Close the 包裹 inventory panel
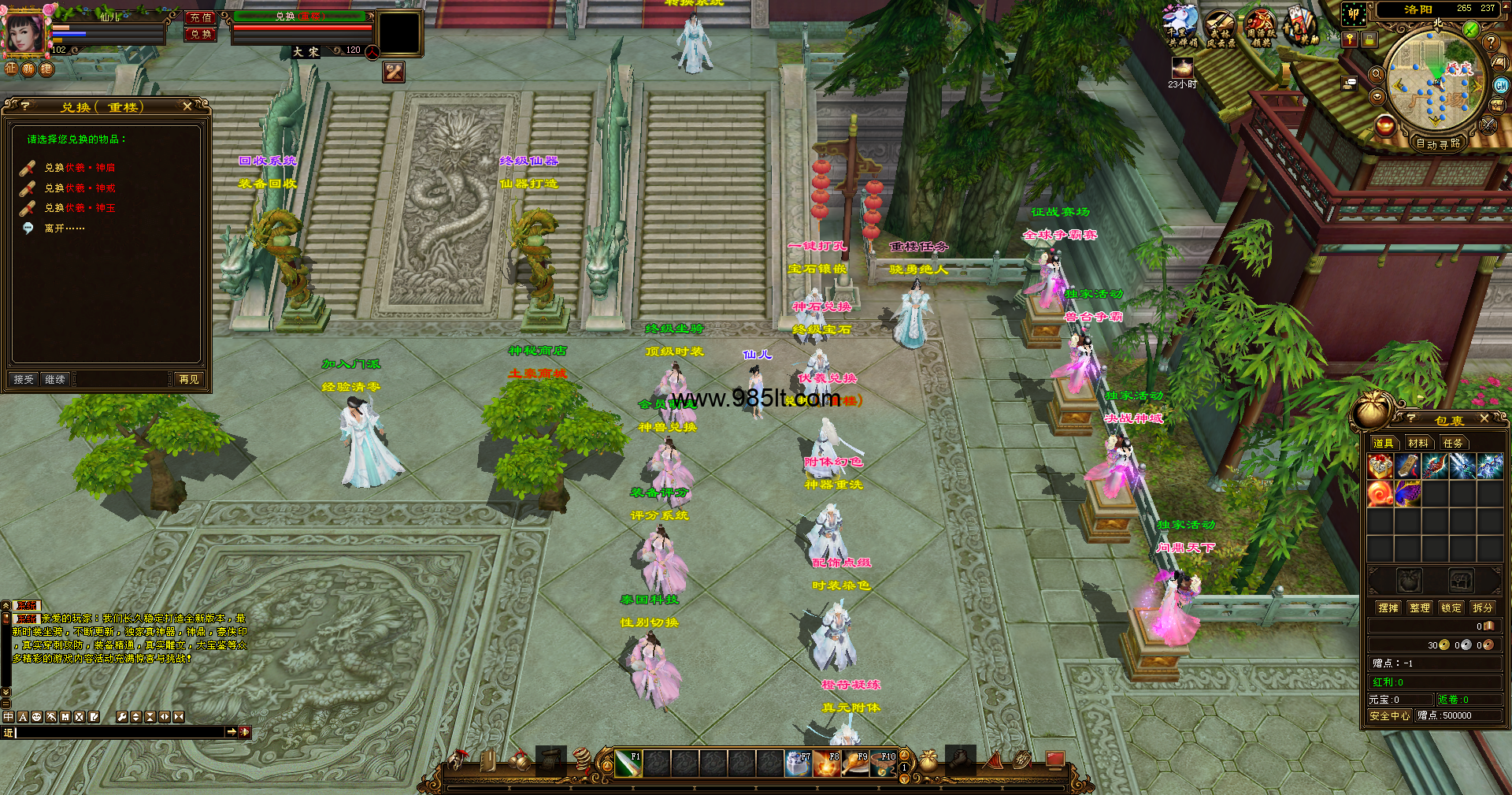 [1484, 418]
